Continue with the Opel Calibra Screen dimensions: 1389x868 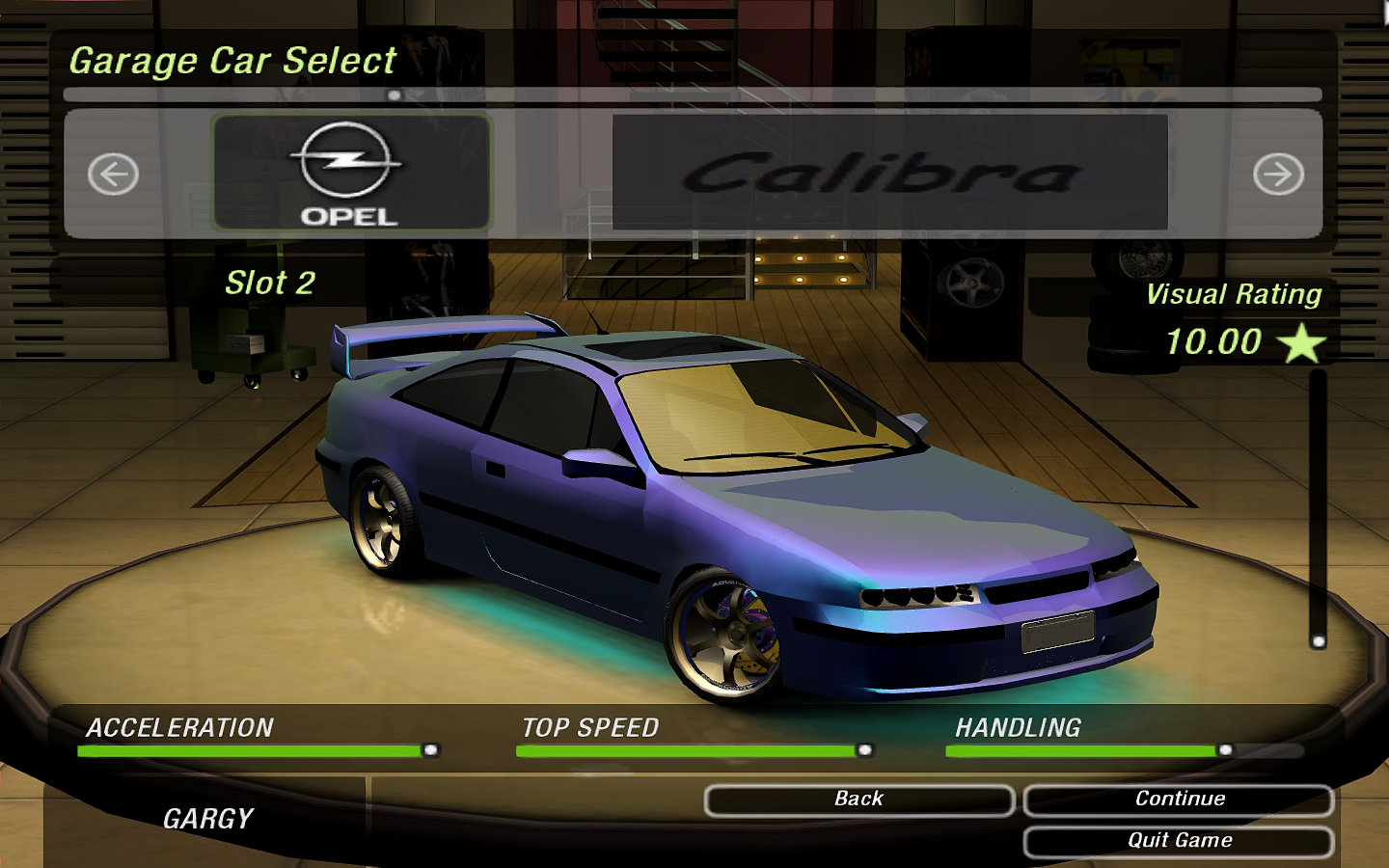click(1179, 800)
